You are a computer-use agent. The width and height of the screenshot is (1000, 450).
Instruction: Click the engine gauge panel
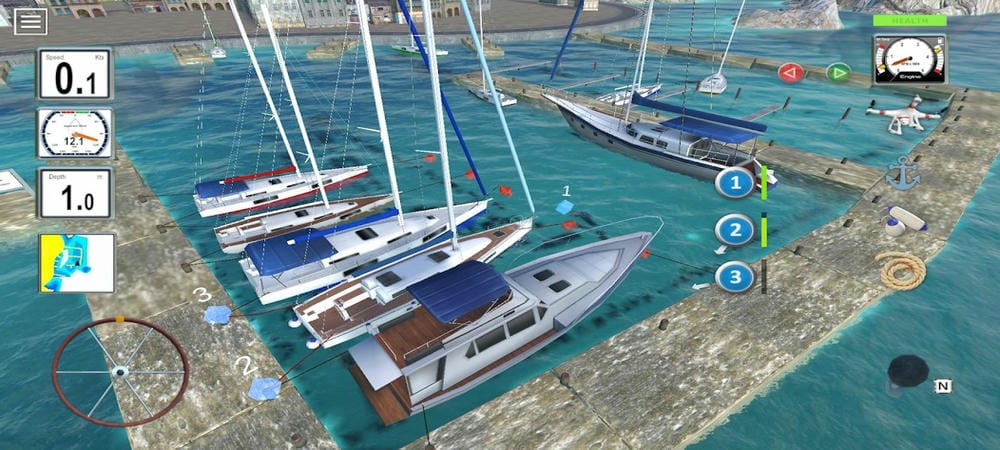909,60
